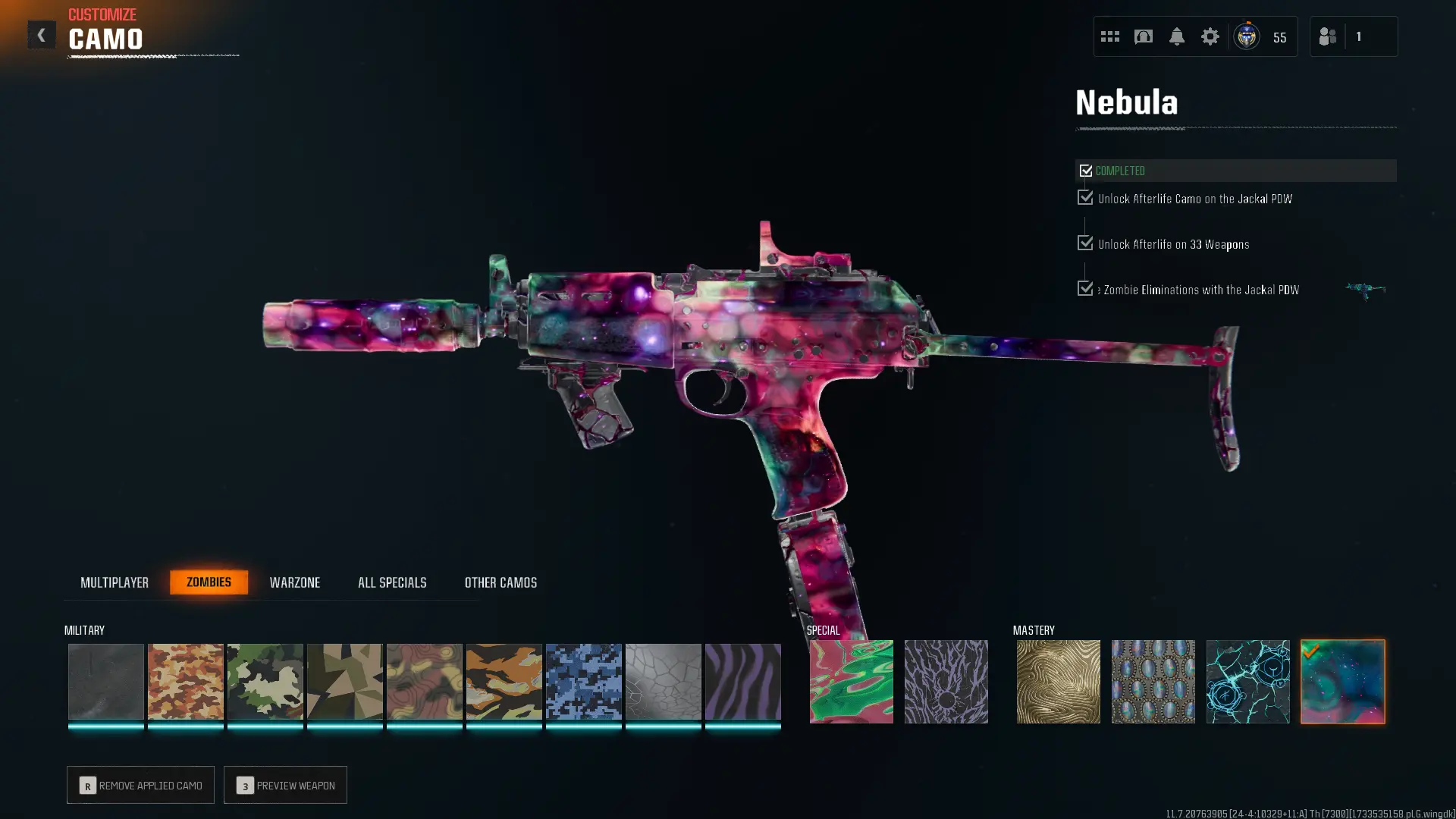
Task: Switch to the Multiplayer camo tab
Action: (115, 582)
